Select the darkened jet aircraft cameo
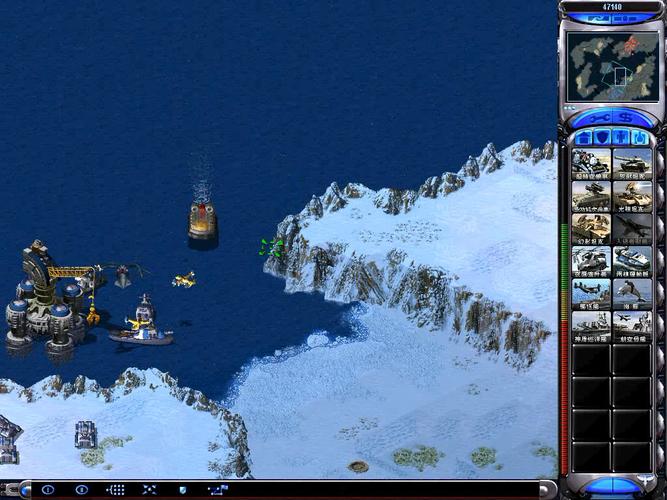667x500 pixels. point(632,227)
